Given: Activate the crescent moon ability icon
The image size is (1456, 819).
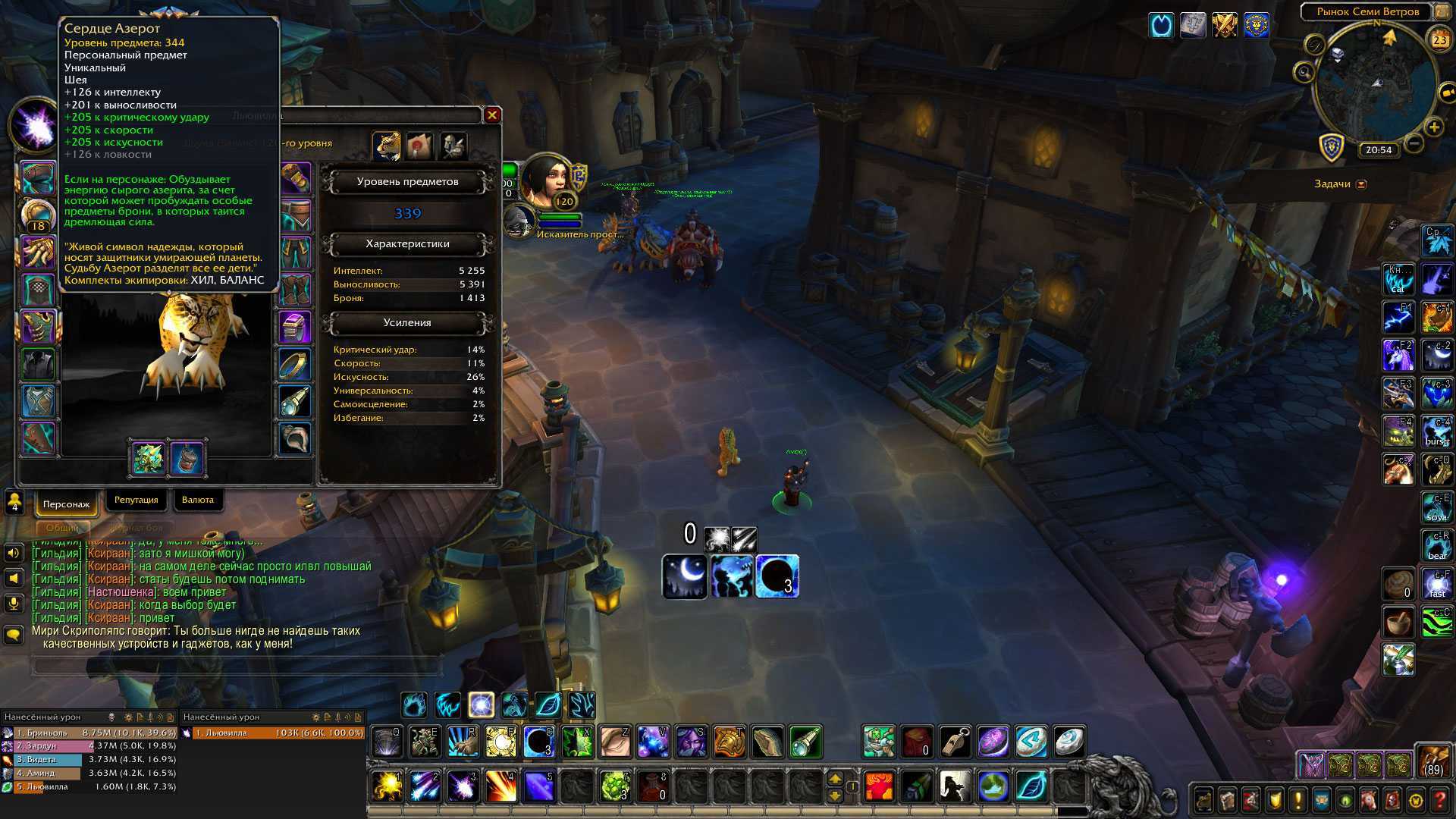Looking at the screenshot, I should coord(684,576).
